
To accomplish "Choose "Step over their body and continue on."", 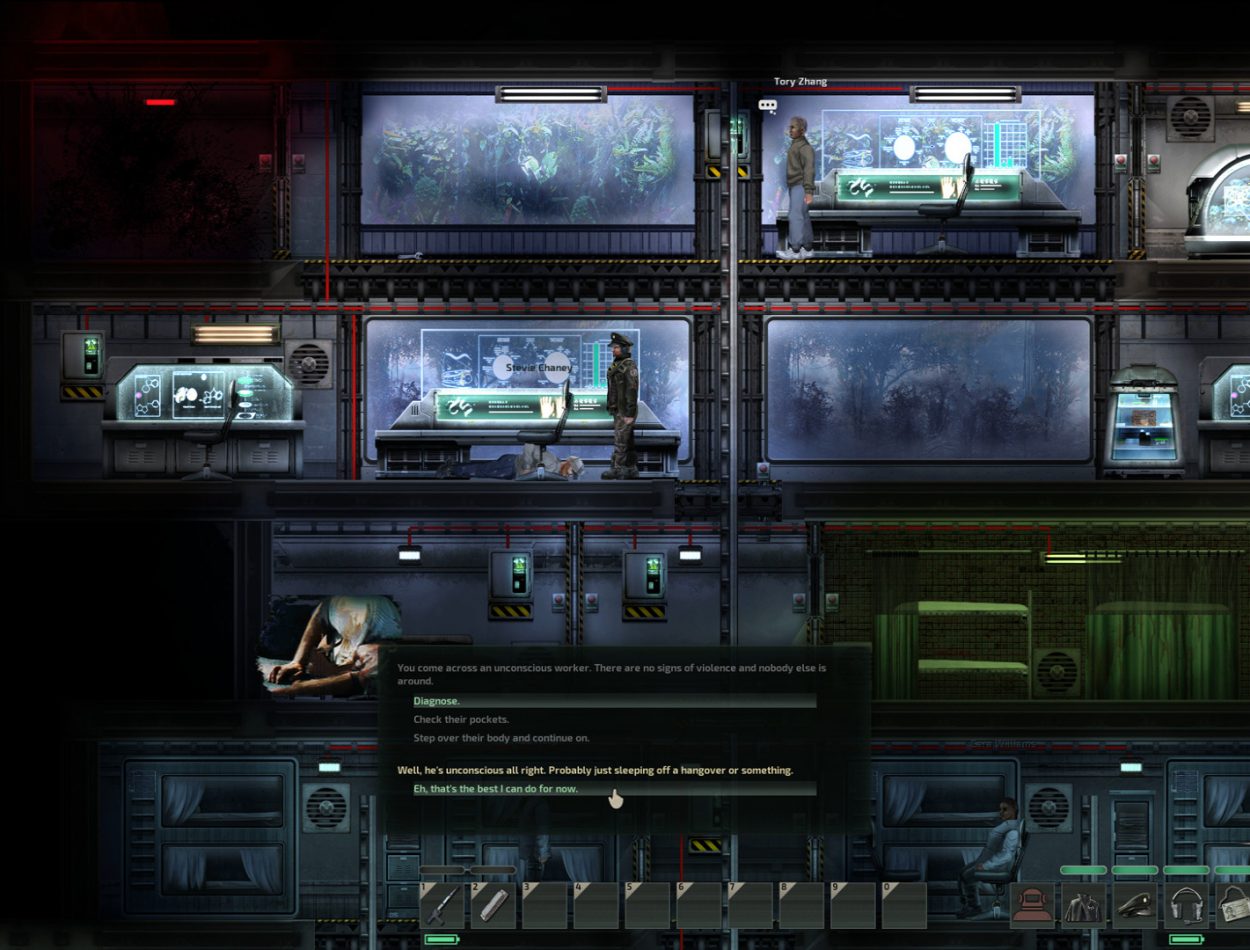I will click(x=501, y=738).
